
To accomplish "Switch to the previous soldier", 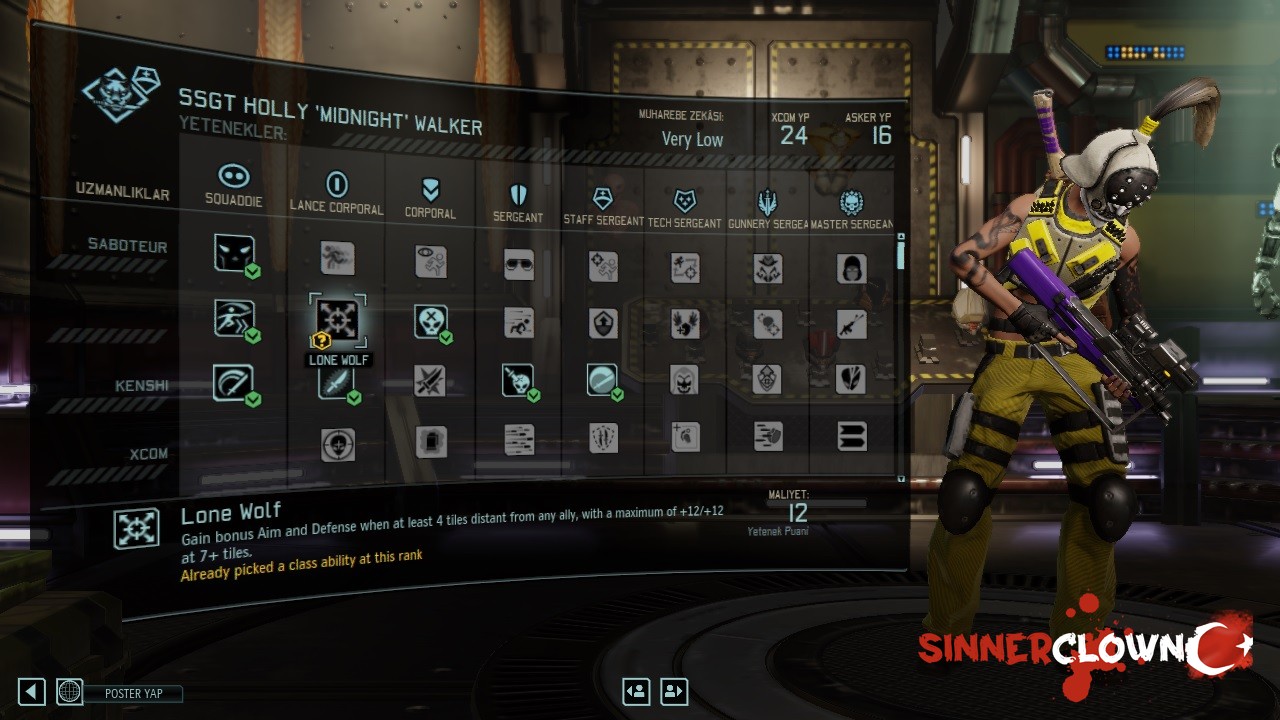I will (x=636, y=691).
